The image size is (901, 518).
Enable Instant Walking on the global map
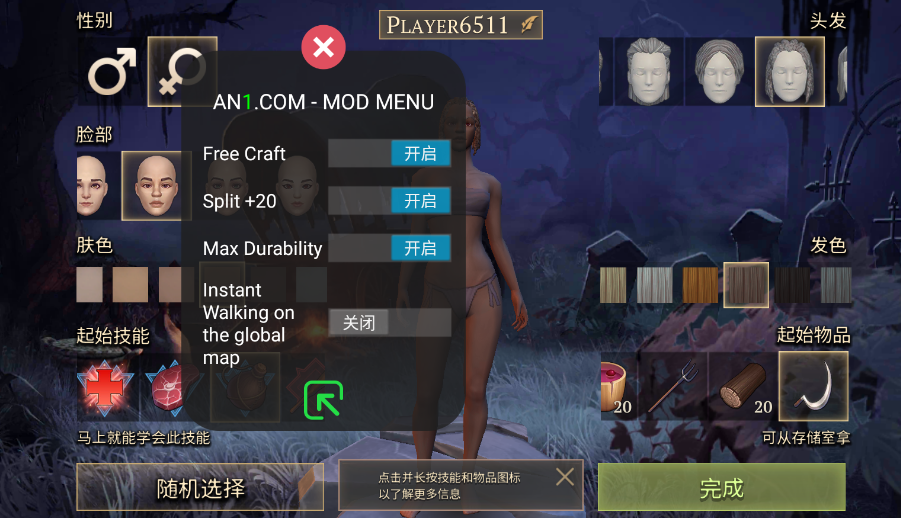tap(390, 323)
